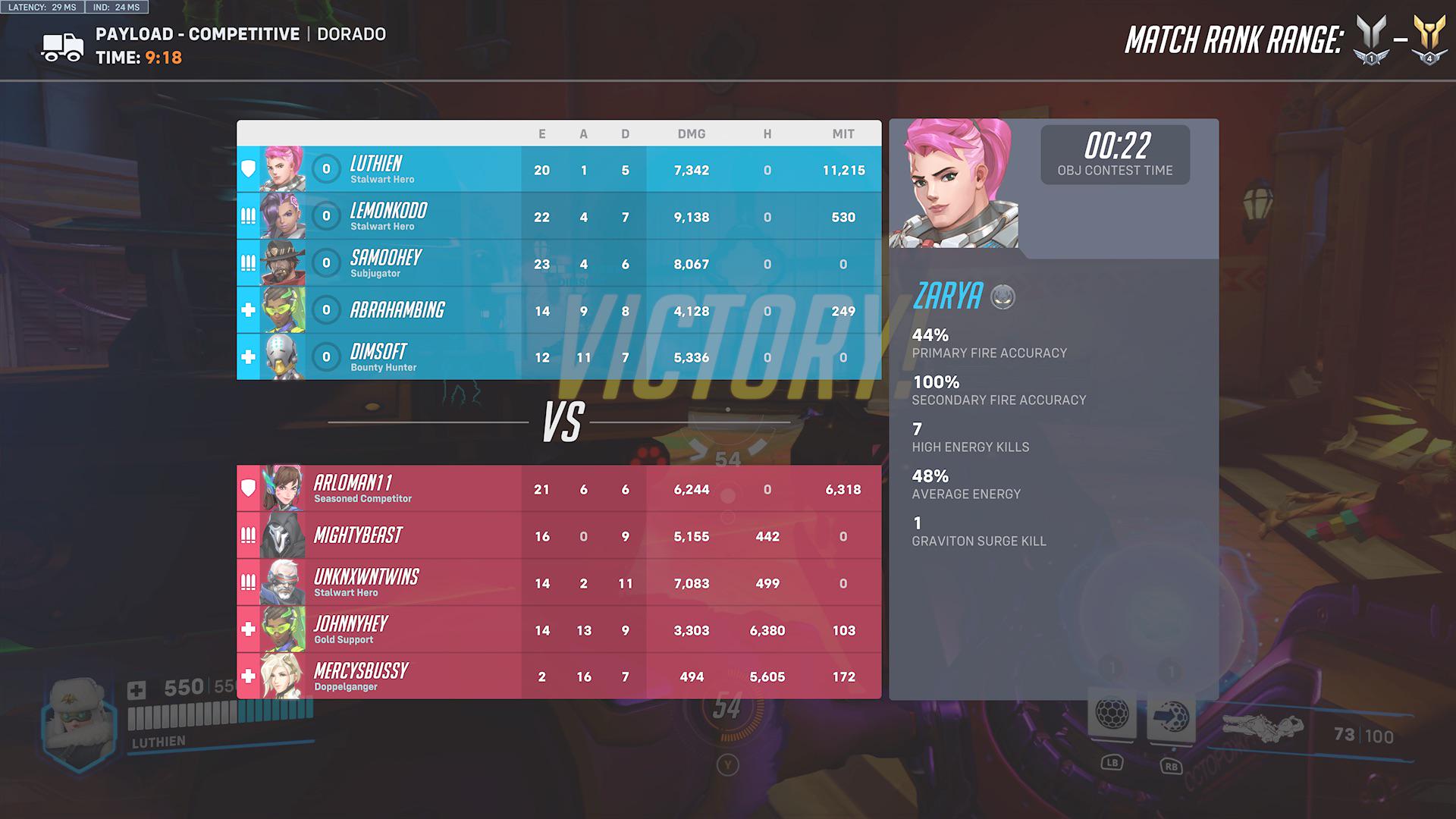Select the support cross icon beside Abrahambing
The width and height of the screenshot is (1456, 819).
point(248,309)
